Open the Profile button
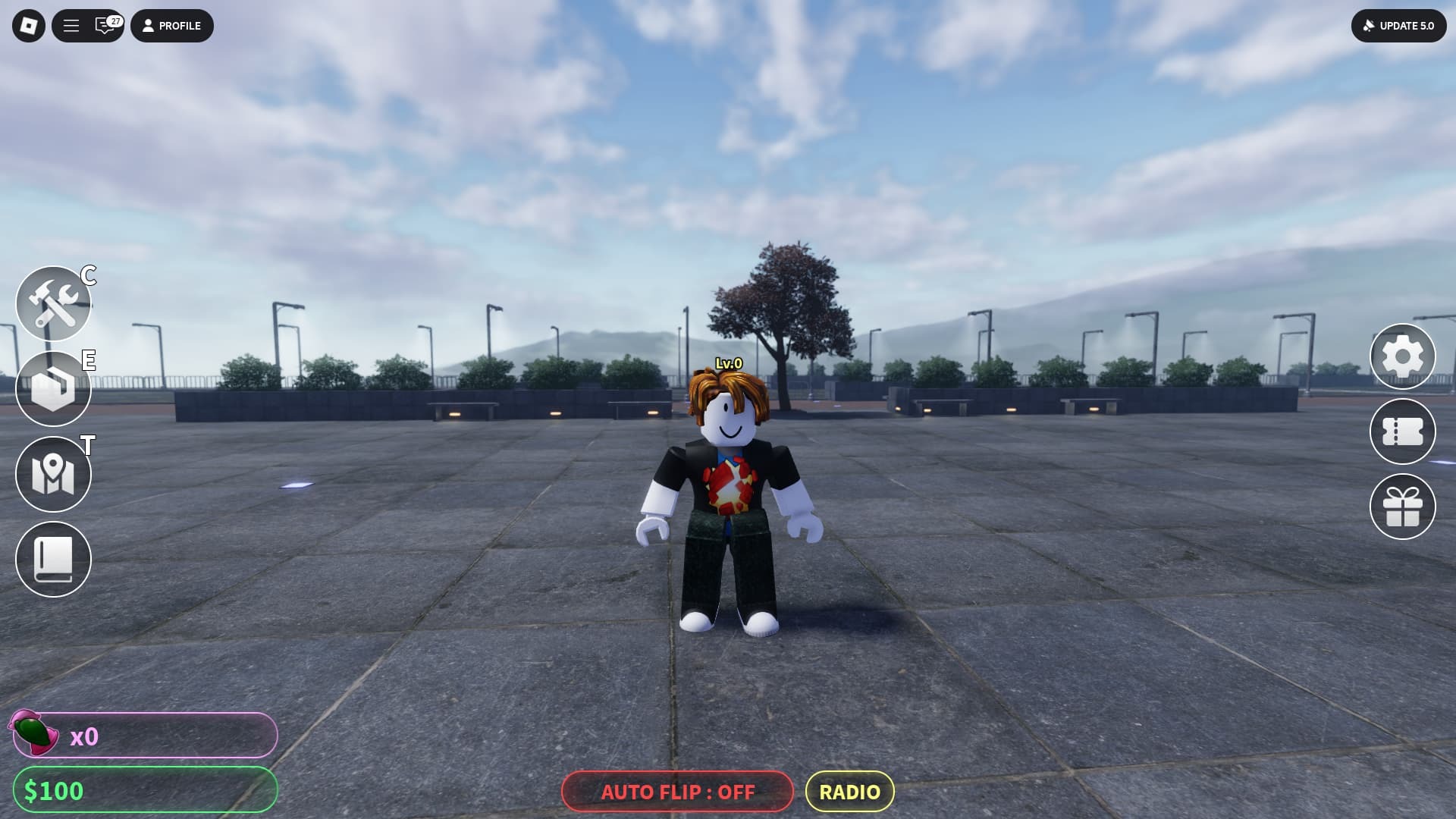This screenshot has height=819, width=1456. (x=172, y=26)
